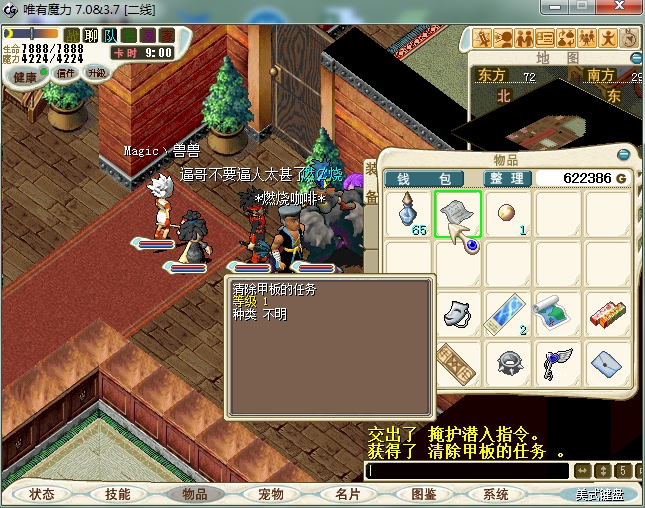Select the blue potion stack of 65
The image size is (645, 508).
click(408, 214)
